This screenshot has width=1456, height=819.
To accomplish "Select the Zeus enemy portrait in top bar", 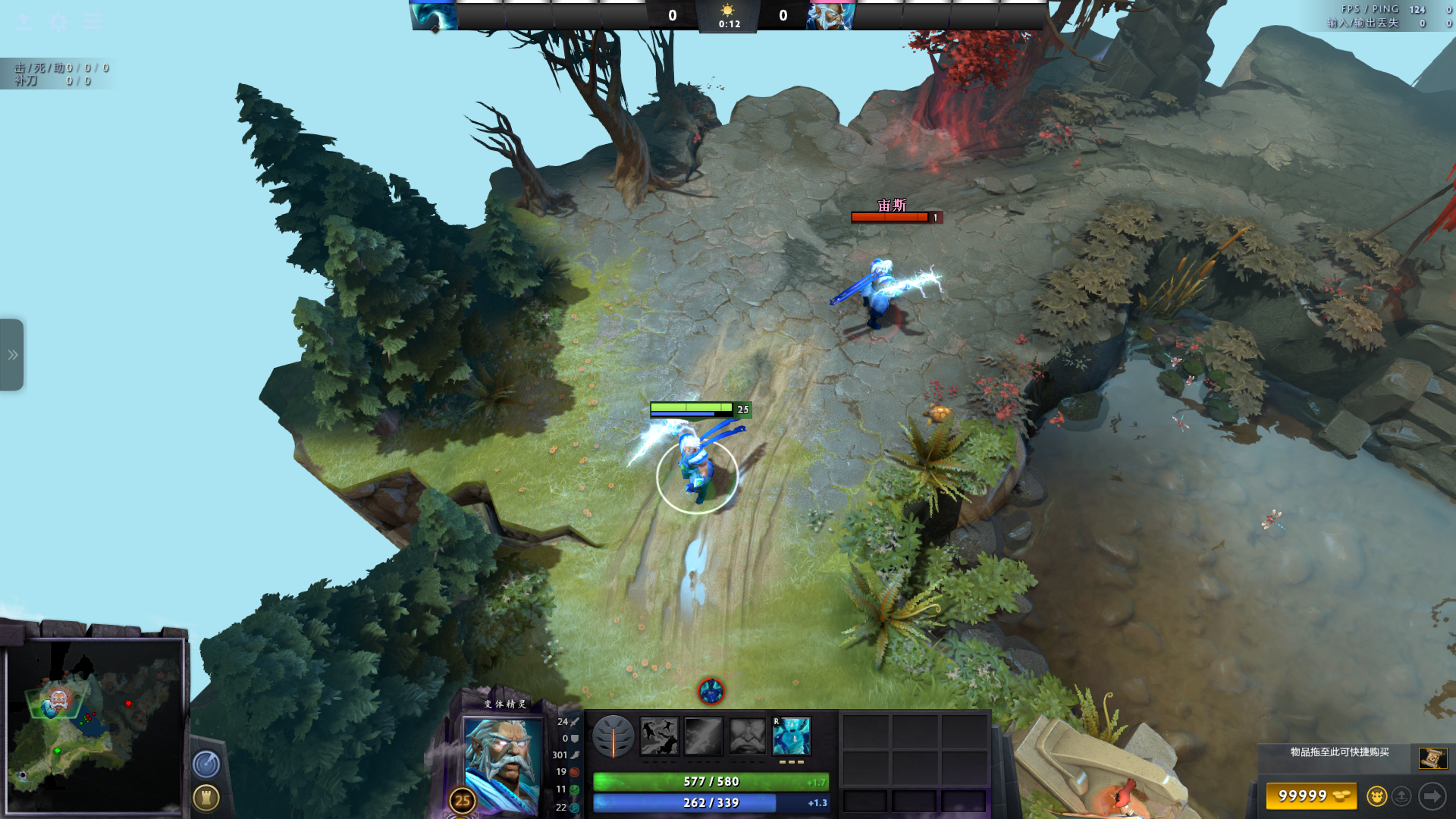I will point(830,15).
